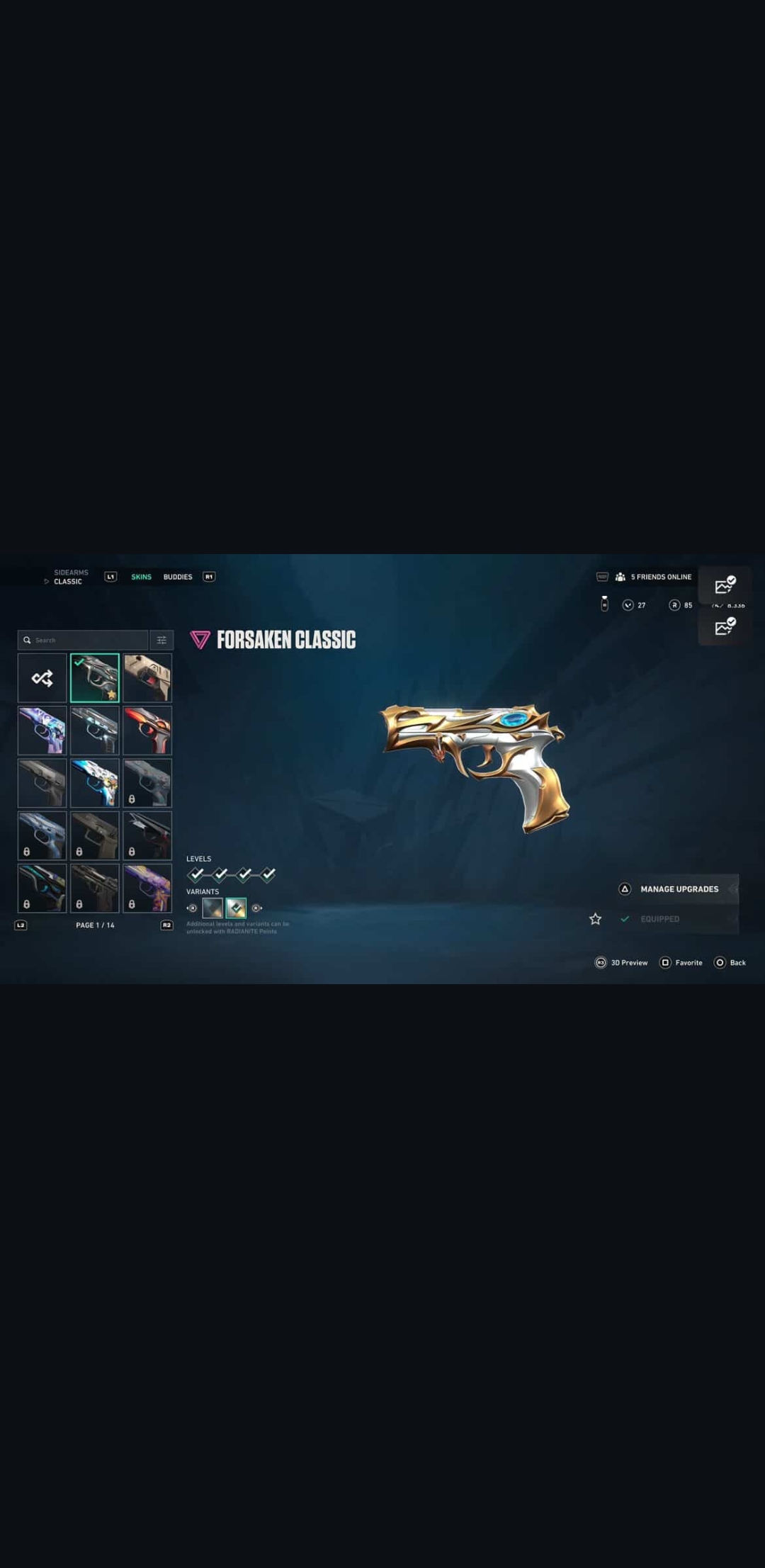Choose the locked purple and gold Classic skin

pos(147,888)
